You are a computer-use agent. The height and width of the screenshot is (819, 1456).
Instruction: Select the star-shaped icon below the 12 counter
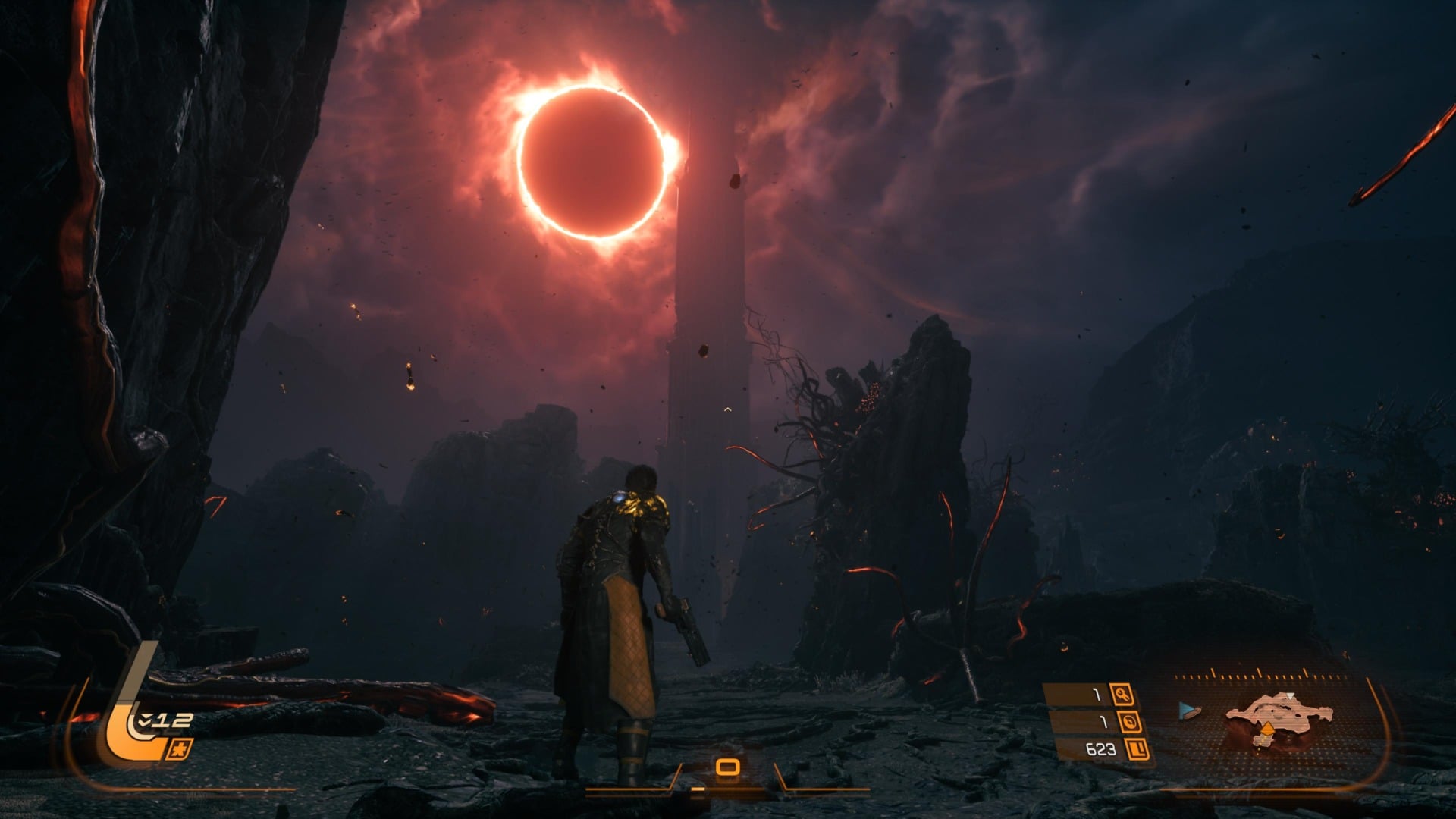pyautogui.click(x=180, y=748)
